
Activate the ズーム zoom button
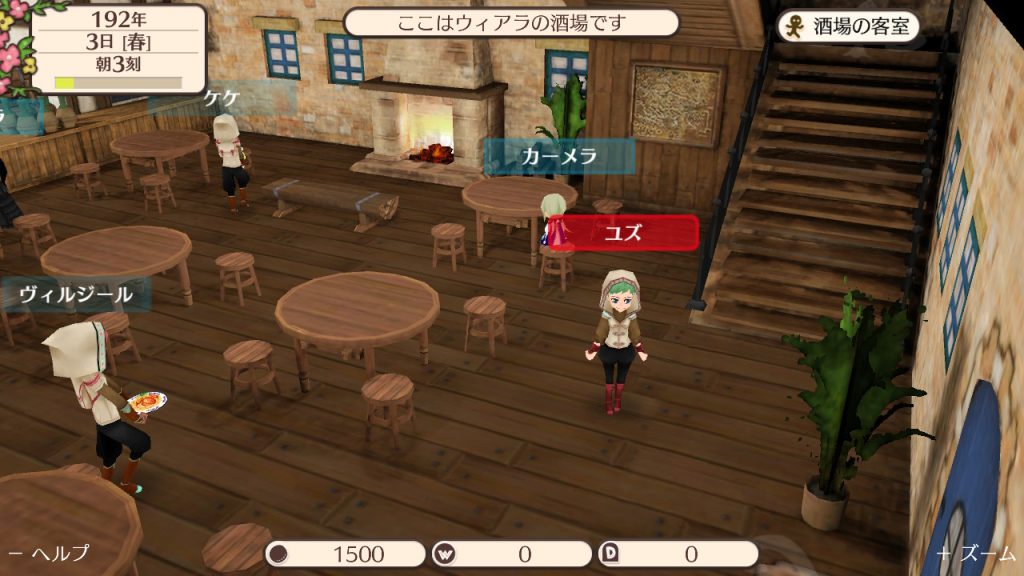[975, 553]
